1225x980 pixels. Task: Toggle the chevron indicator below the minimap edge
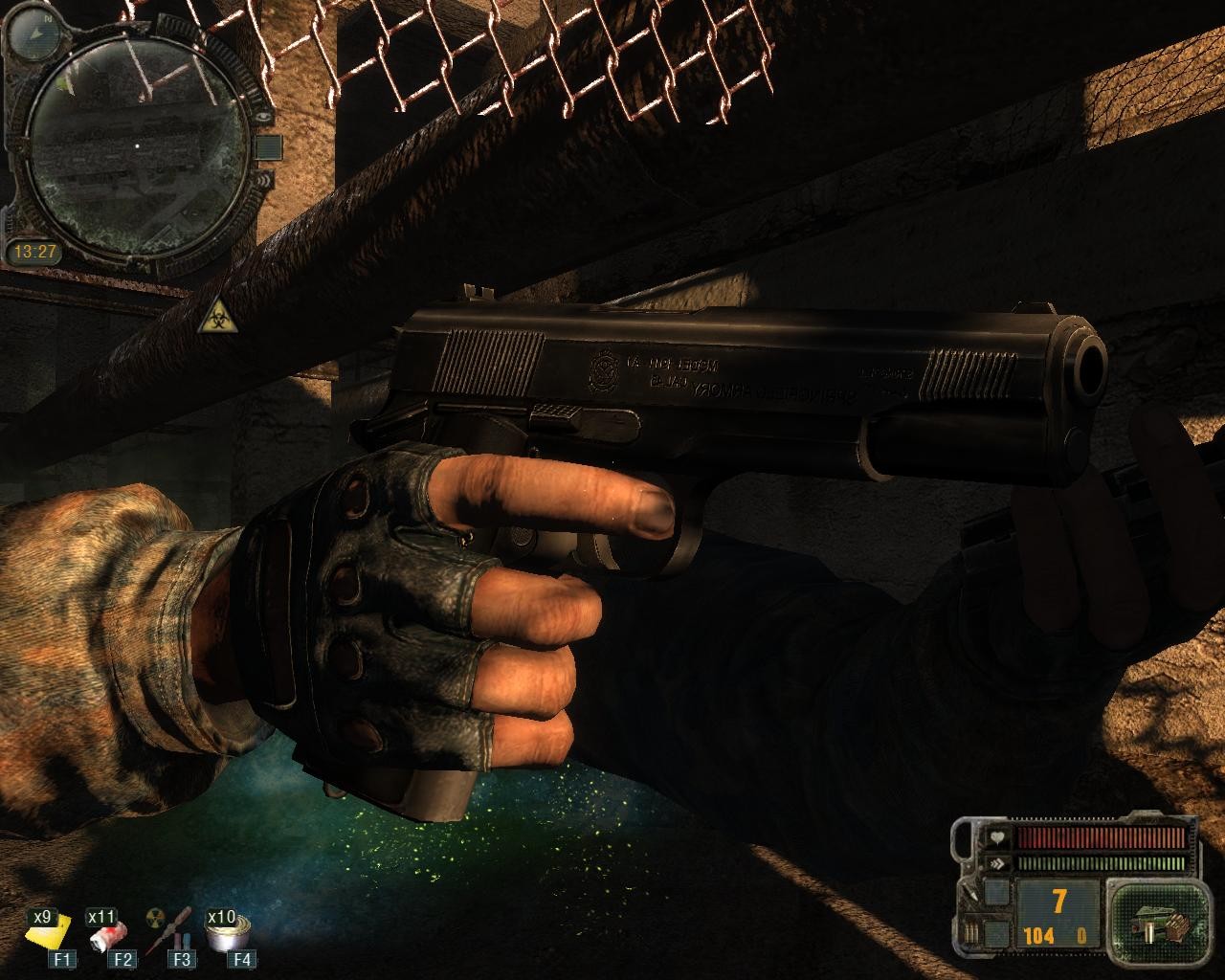point(265,182)
